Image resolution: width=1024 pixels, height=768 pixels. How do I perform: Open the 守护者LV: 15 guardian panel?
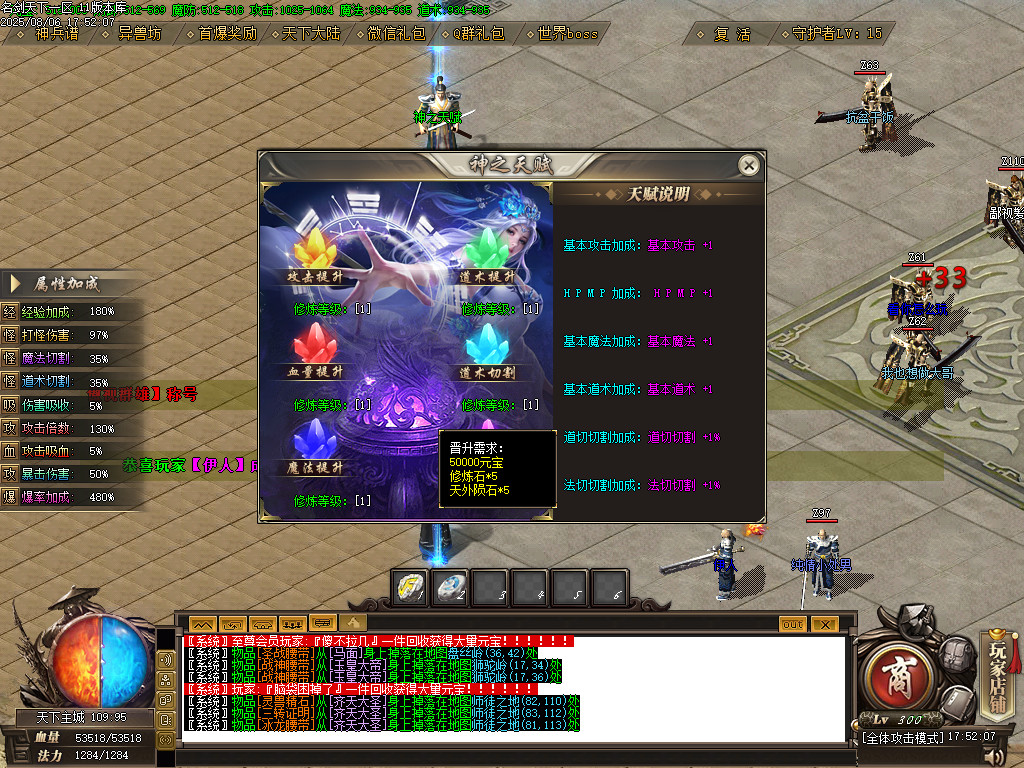tap(836, 33)
